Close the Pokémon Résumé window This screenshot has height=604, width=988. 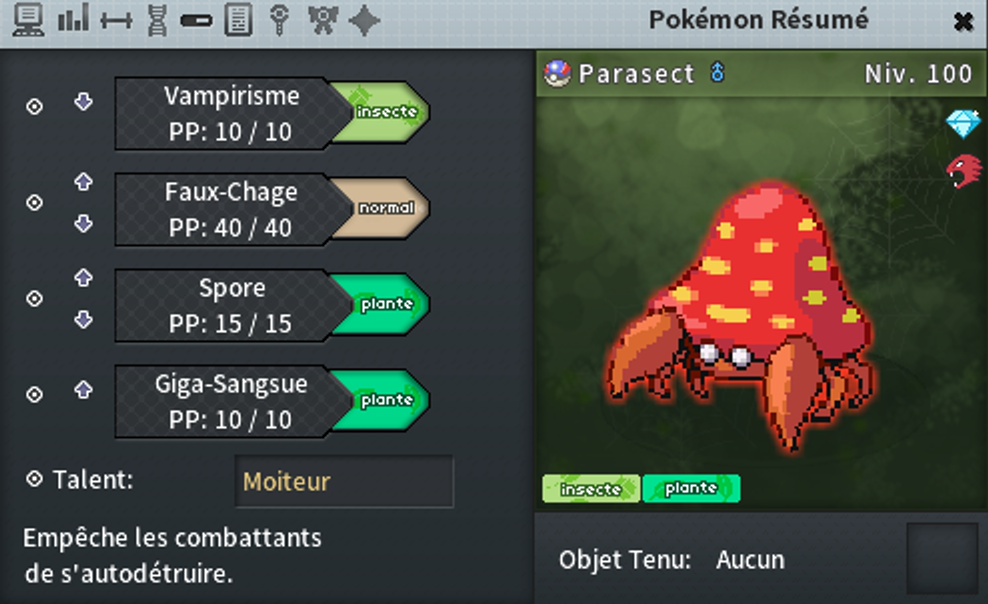(963, 21)
